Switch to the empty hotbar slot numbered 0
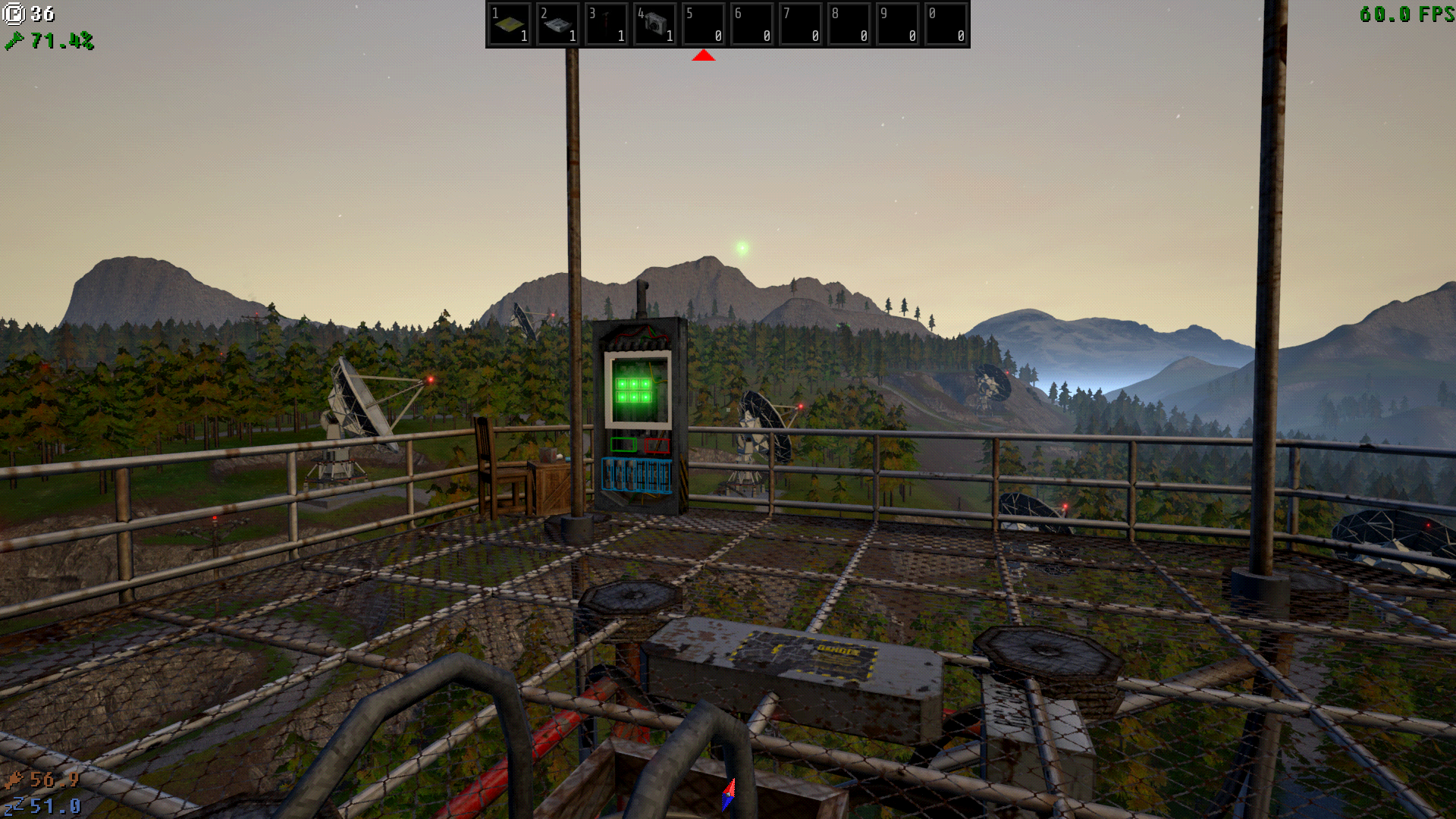Image resolution: width=1456 pixels, height=819 pixels. pyautogui.click(x=946, y=24)
